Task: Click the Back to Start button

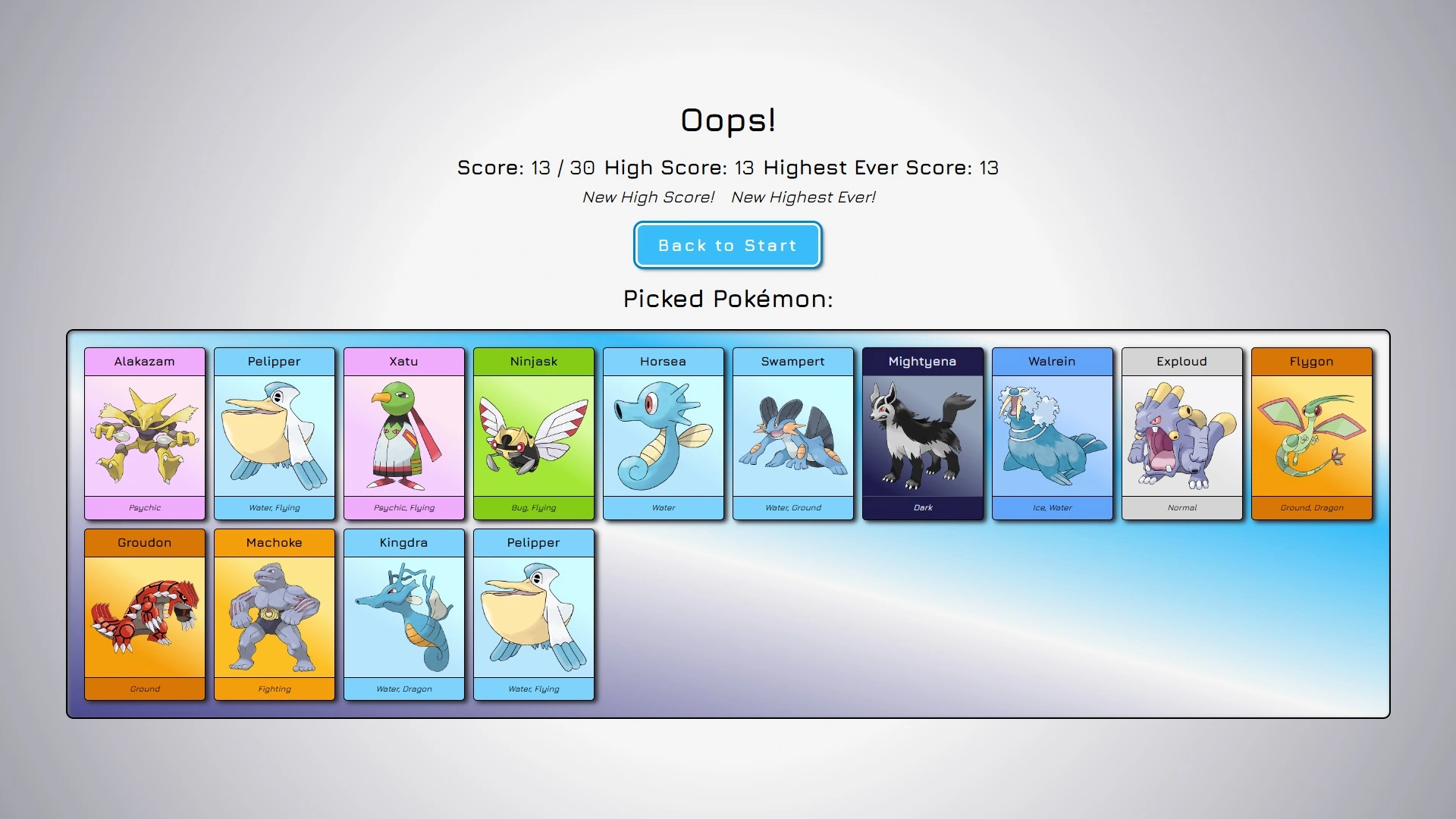Action: (727, 245)
